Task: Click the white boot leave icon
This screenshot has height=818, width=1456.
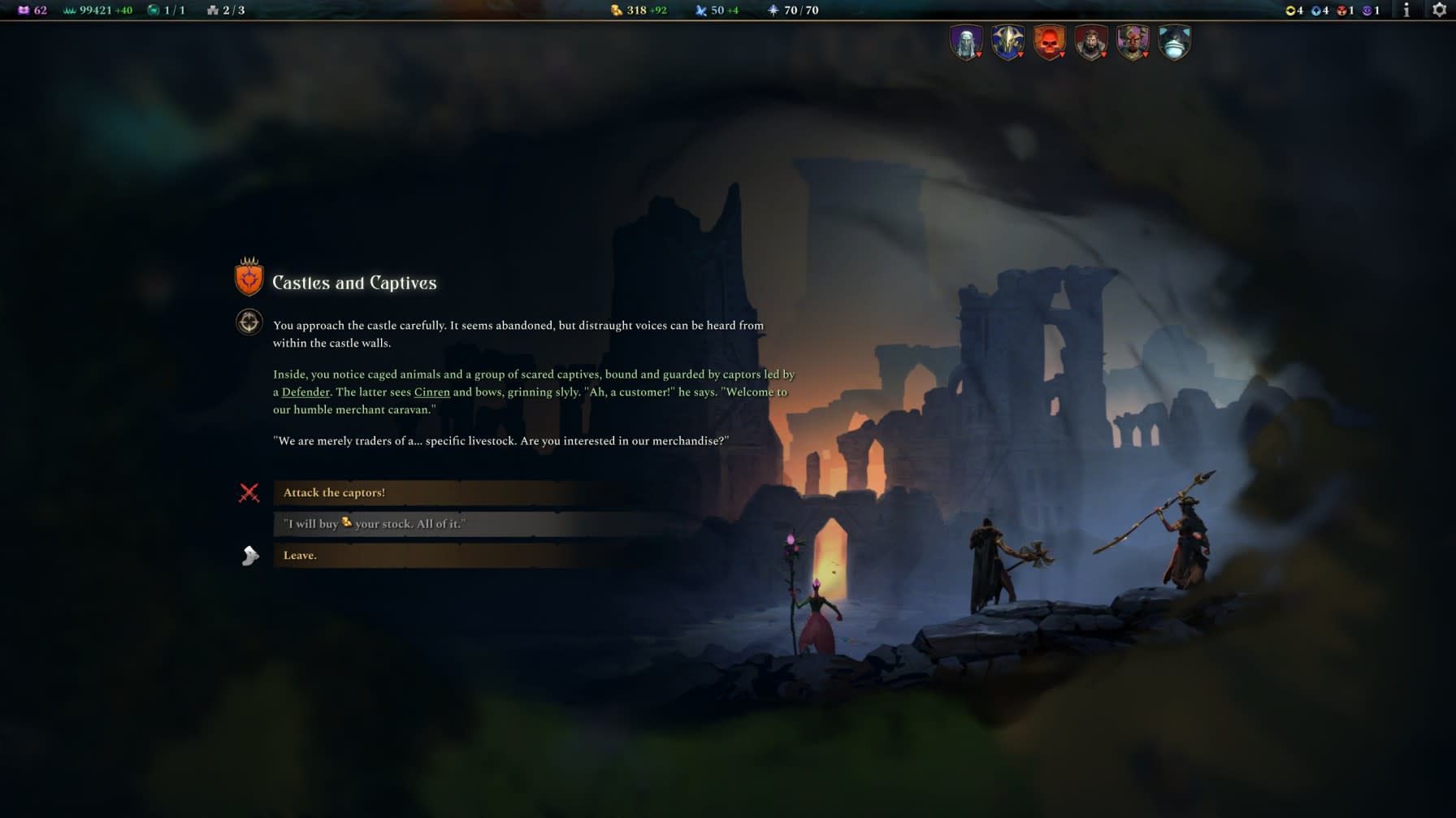Action: coord(249,555)
